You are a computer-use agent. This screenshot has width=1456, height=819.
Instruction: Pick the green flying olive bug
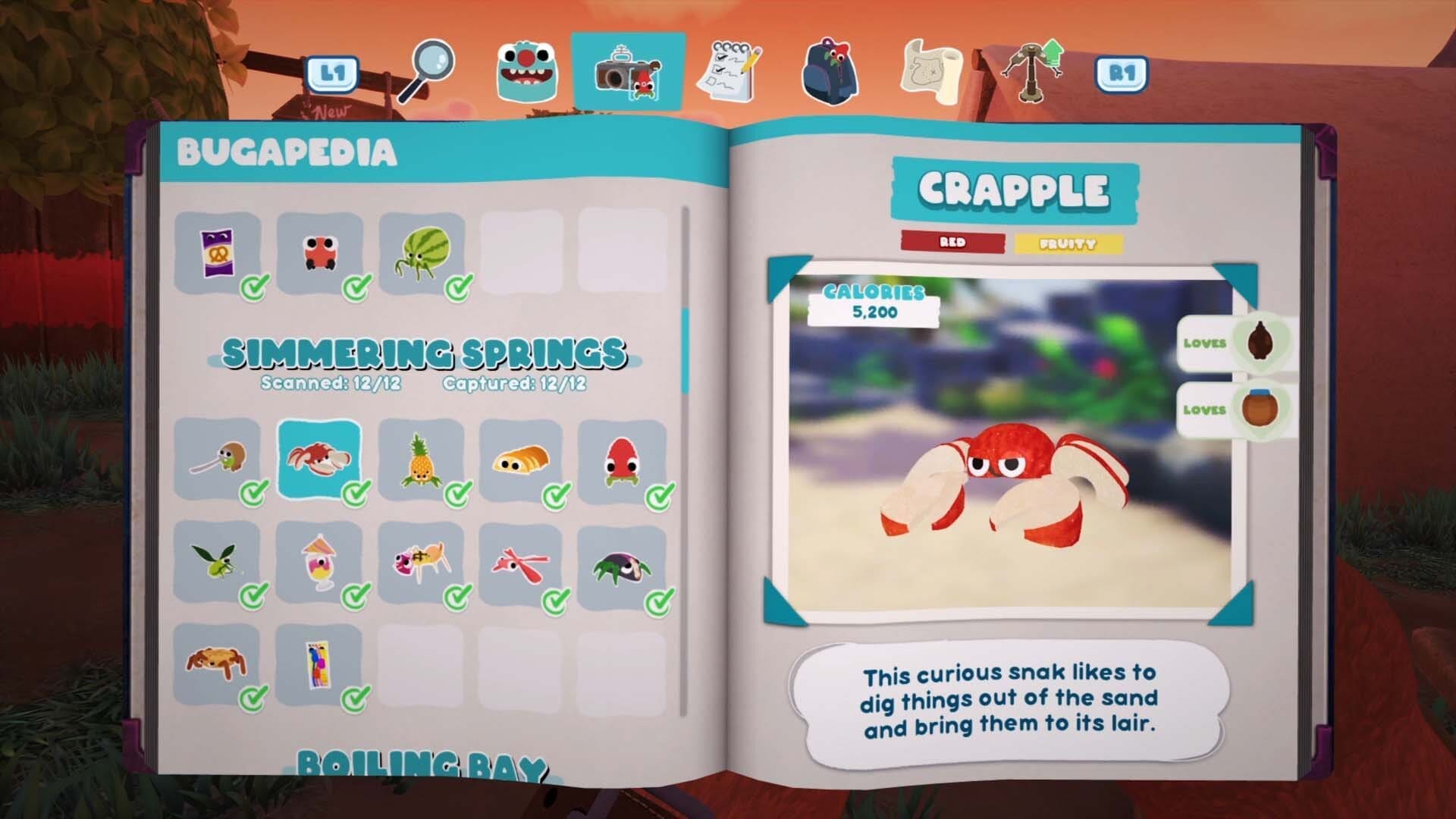click(217, 563)
